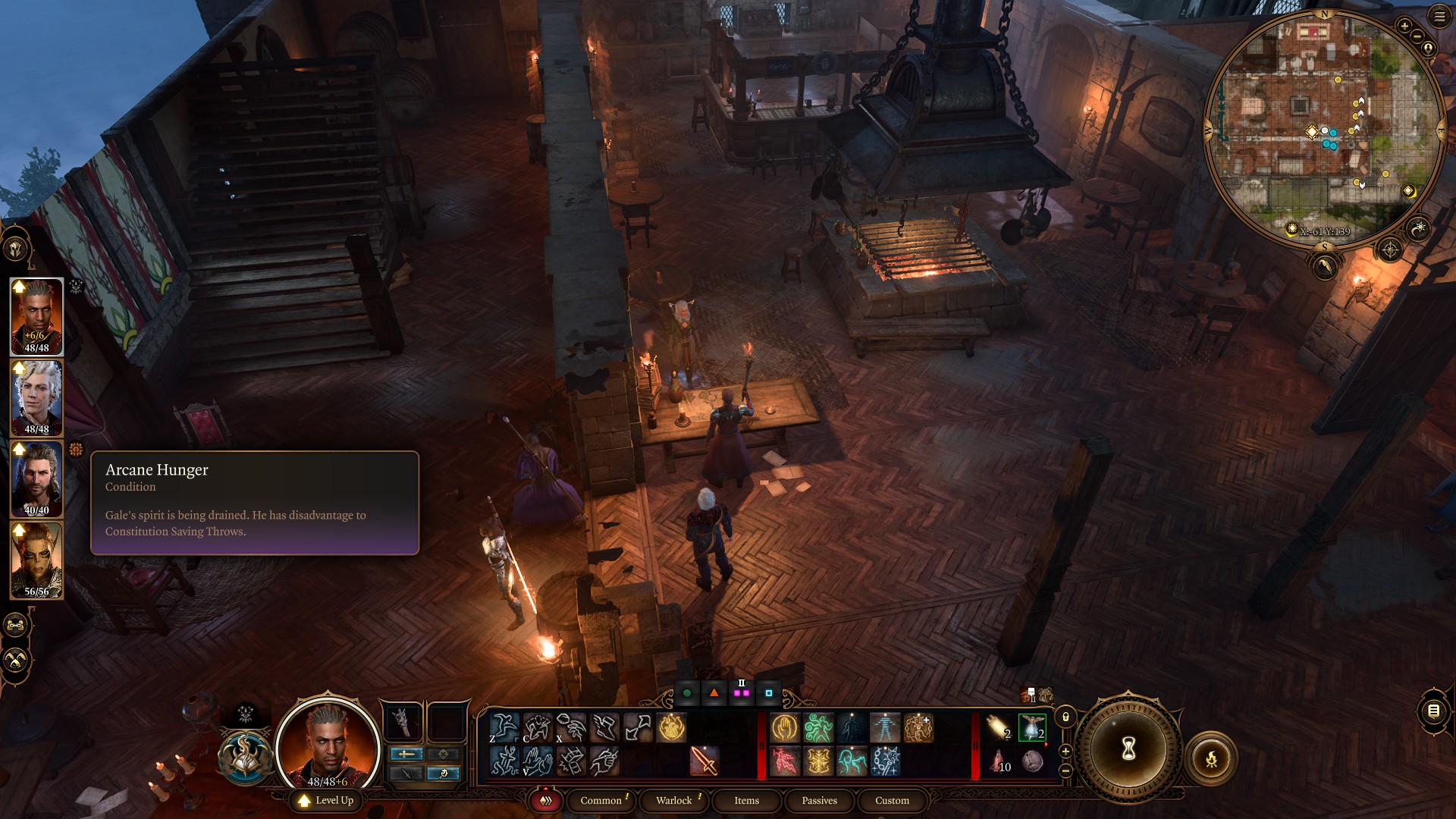Viewport: 1456px width, 819px height.
Task: Switch to the Common hotbar tab
Action: 601,801
